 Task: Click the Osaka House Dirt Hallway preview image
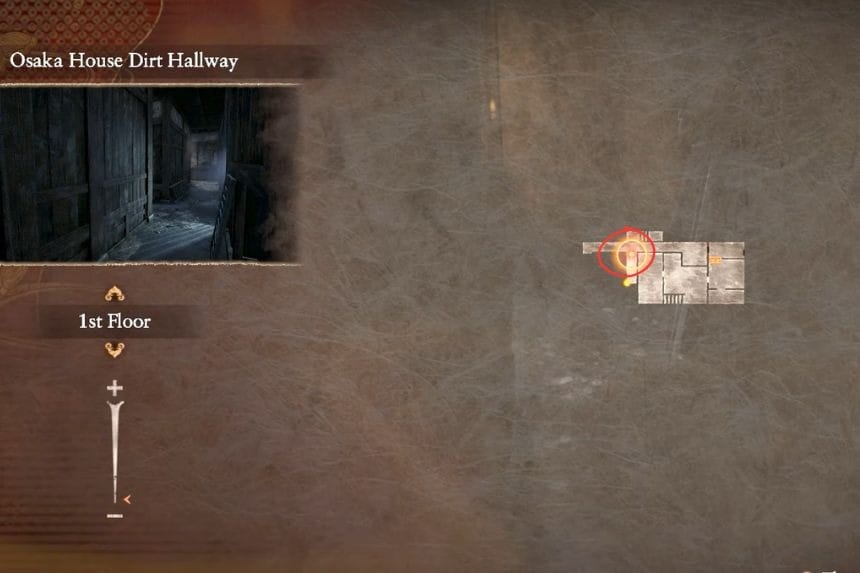click(x=148, y=174)
